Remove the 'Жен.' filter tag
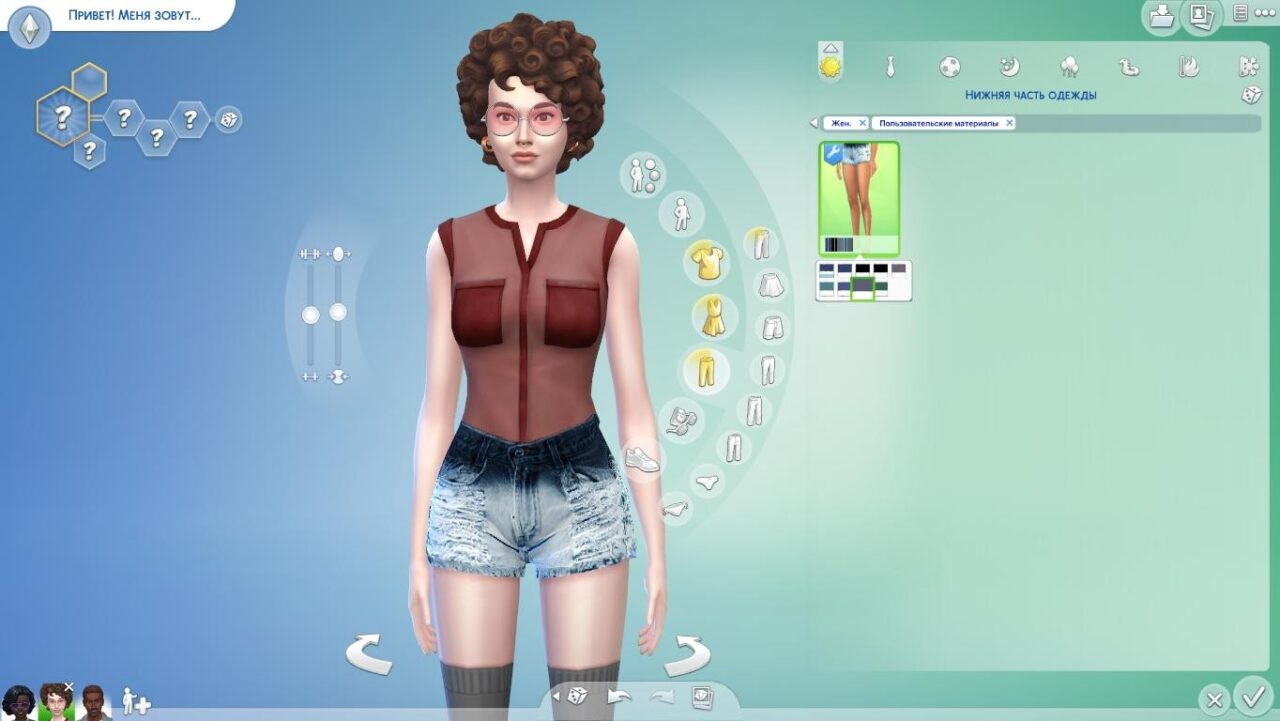 point(862,123)
